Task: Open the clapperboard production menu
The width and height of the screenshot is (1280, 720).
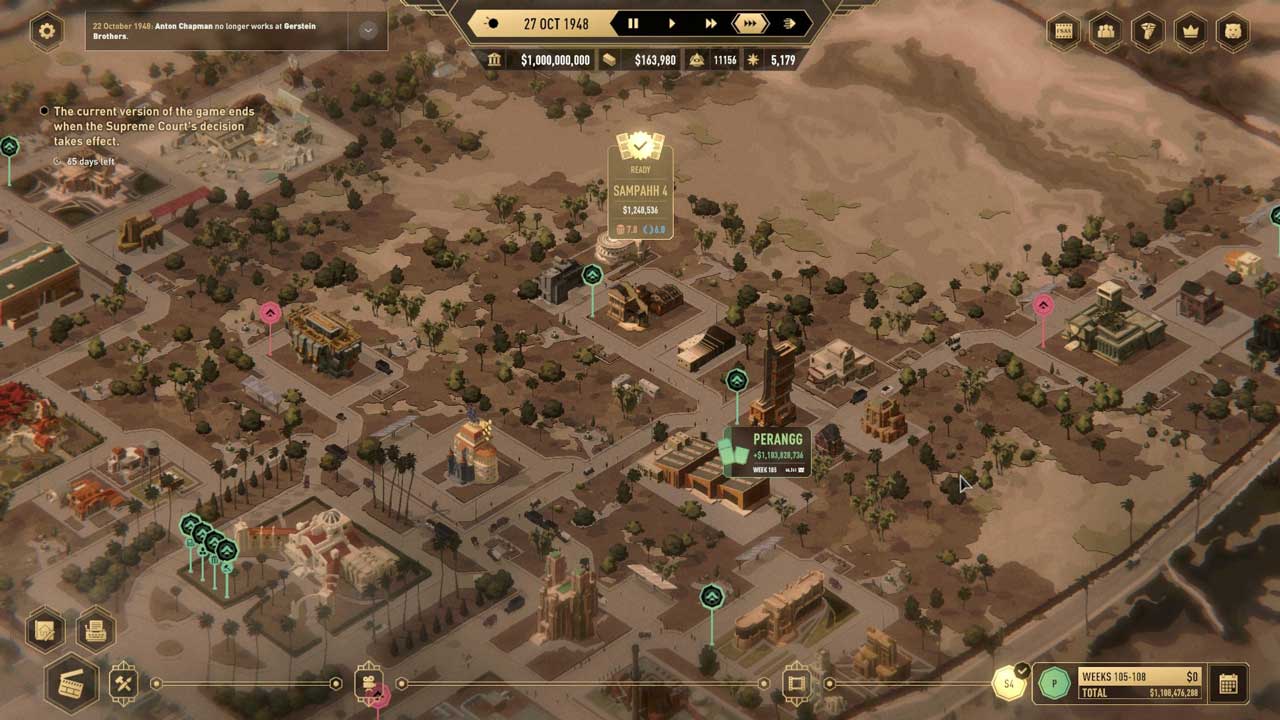Action: click(71, 684)
